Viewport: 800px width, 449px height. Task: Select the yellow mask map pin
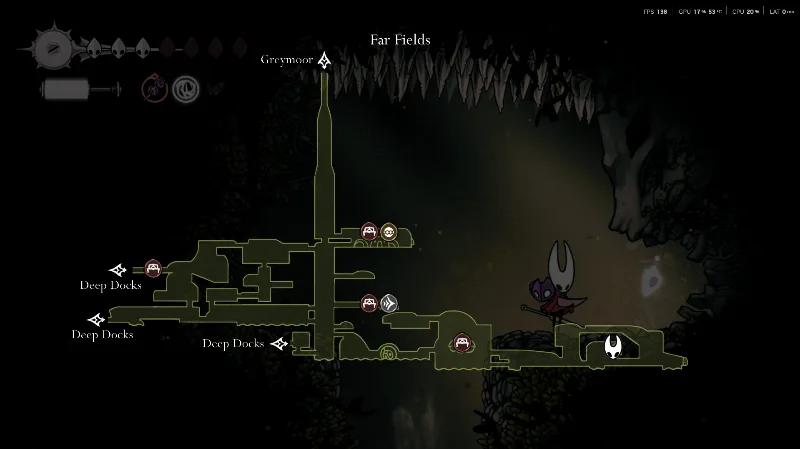pos(388,232)
